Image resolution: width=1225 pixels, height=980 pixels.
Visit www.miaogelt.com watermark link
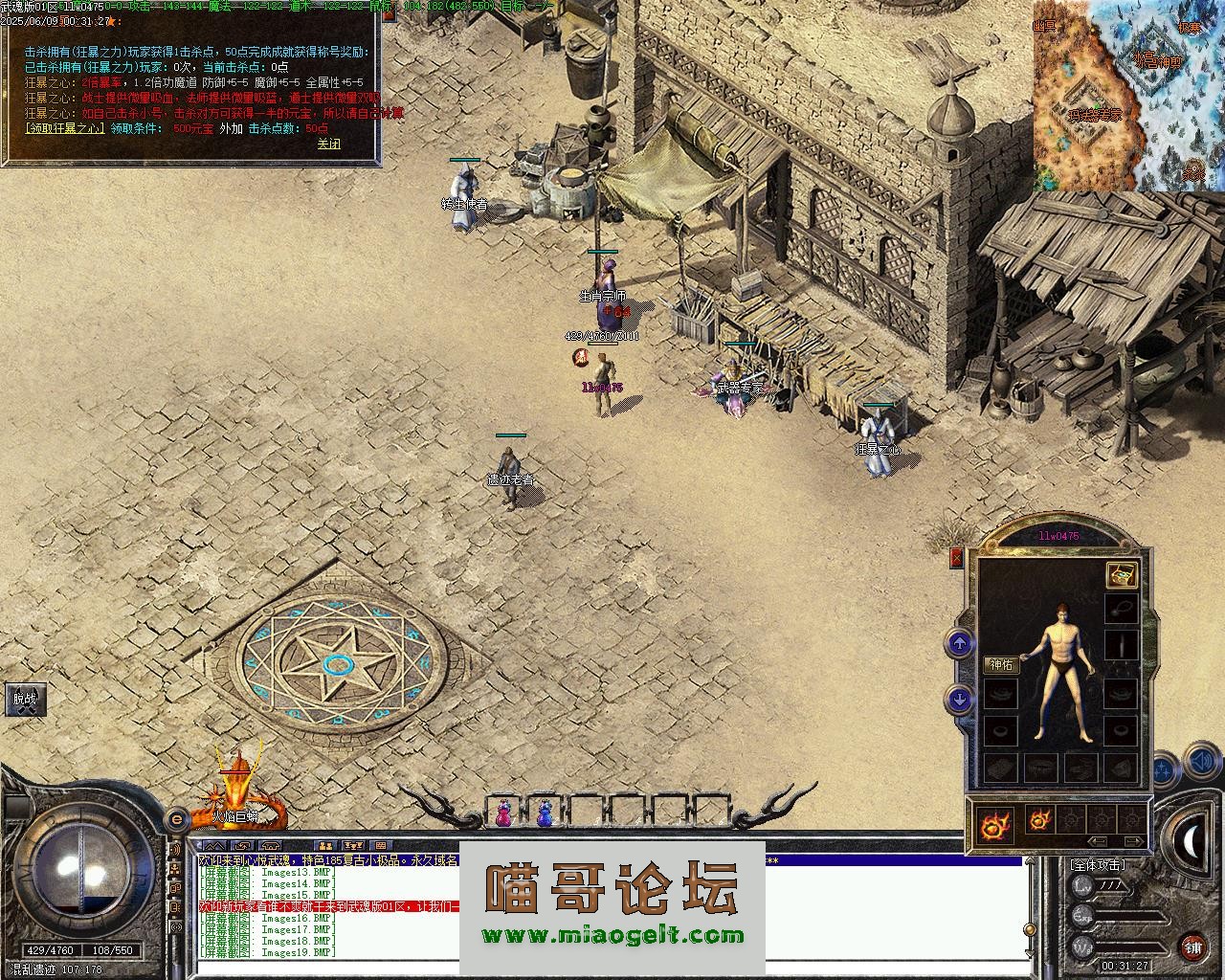[612, 936]
